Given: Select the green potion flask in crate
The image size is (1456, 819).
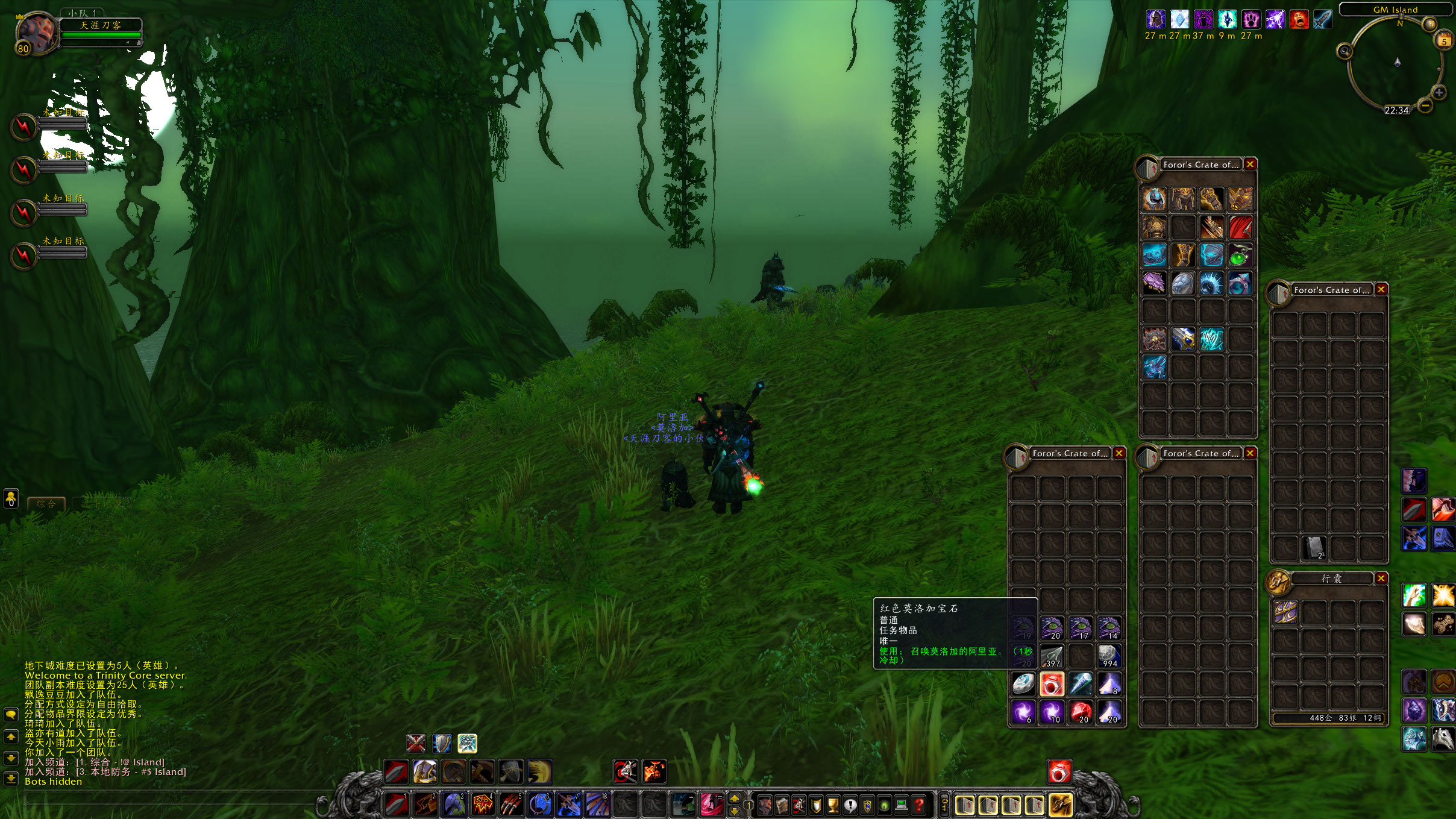Looking at the screenshot, I should click(x=1240, y=256).
